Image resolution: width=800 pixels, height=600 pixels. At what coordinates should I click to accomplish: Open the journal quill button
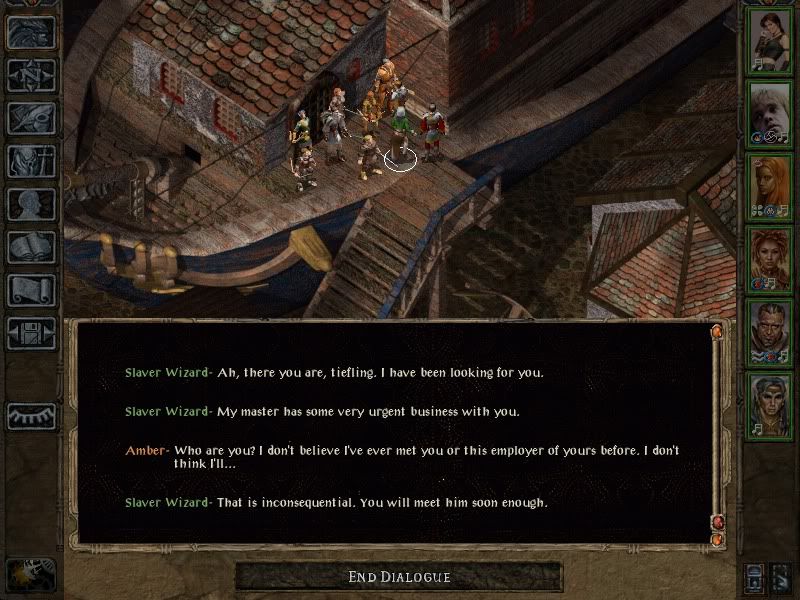31,118
